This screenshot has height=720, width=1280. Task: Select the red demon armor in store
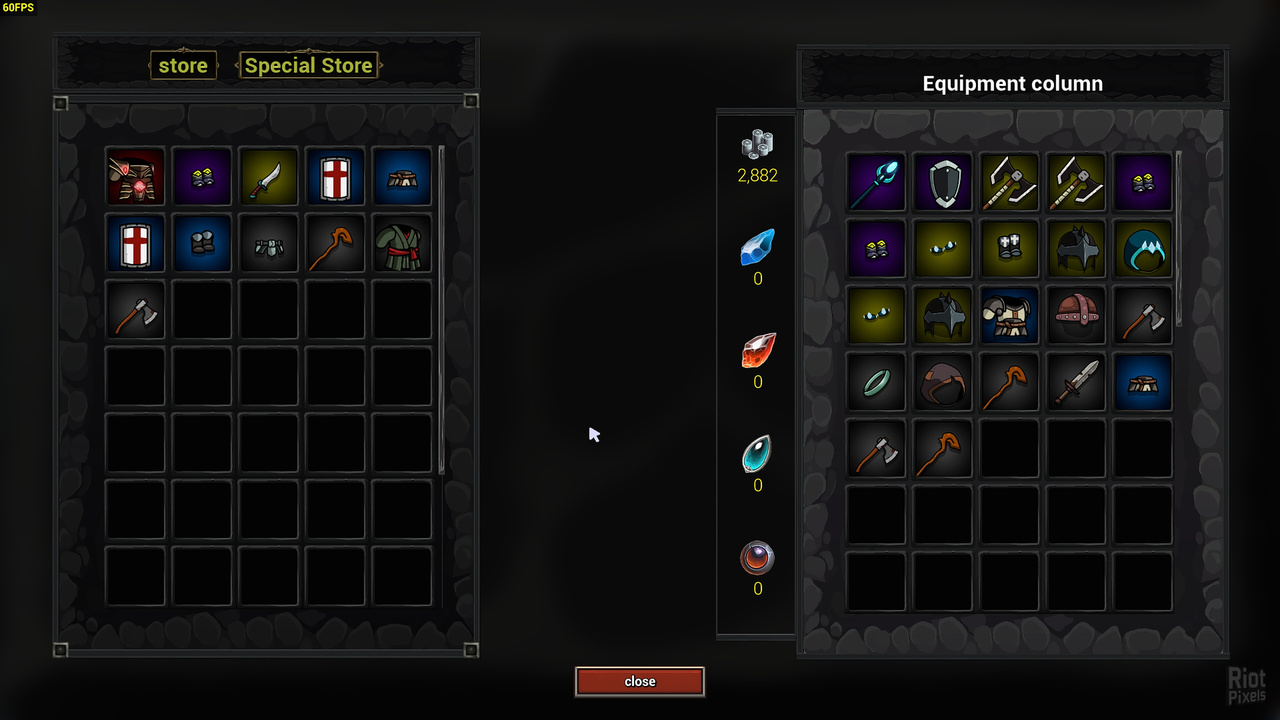click(136, 177)
